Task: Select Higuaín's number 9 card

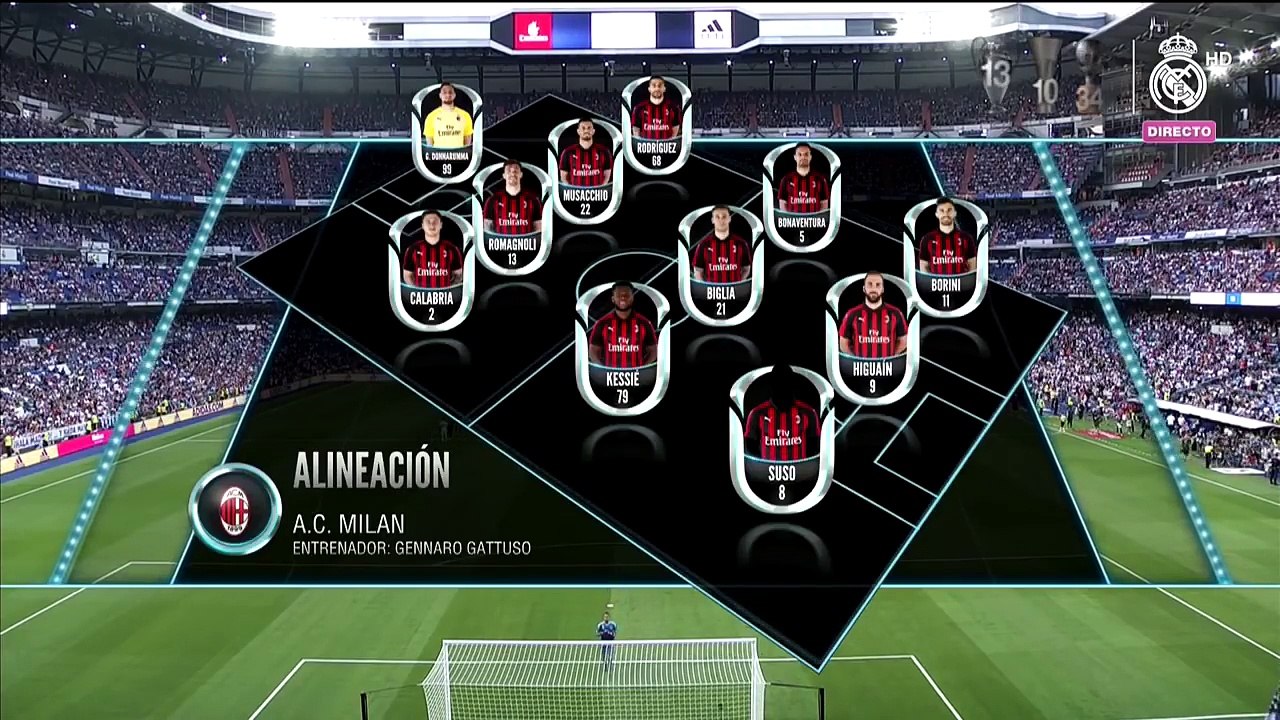Action: [872, 337]
